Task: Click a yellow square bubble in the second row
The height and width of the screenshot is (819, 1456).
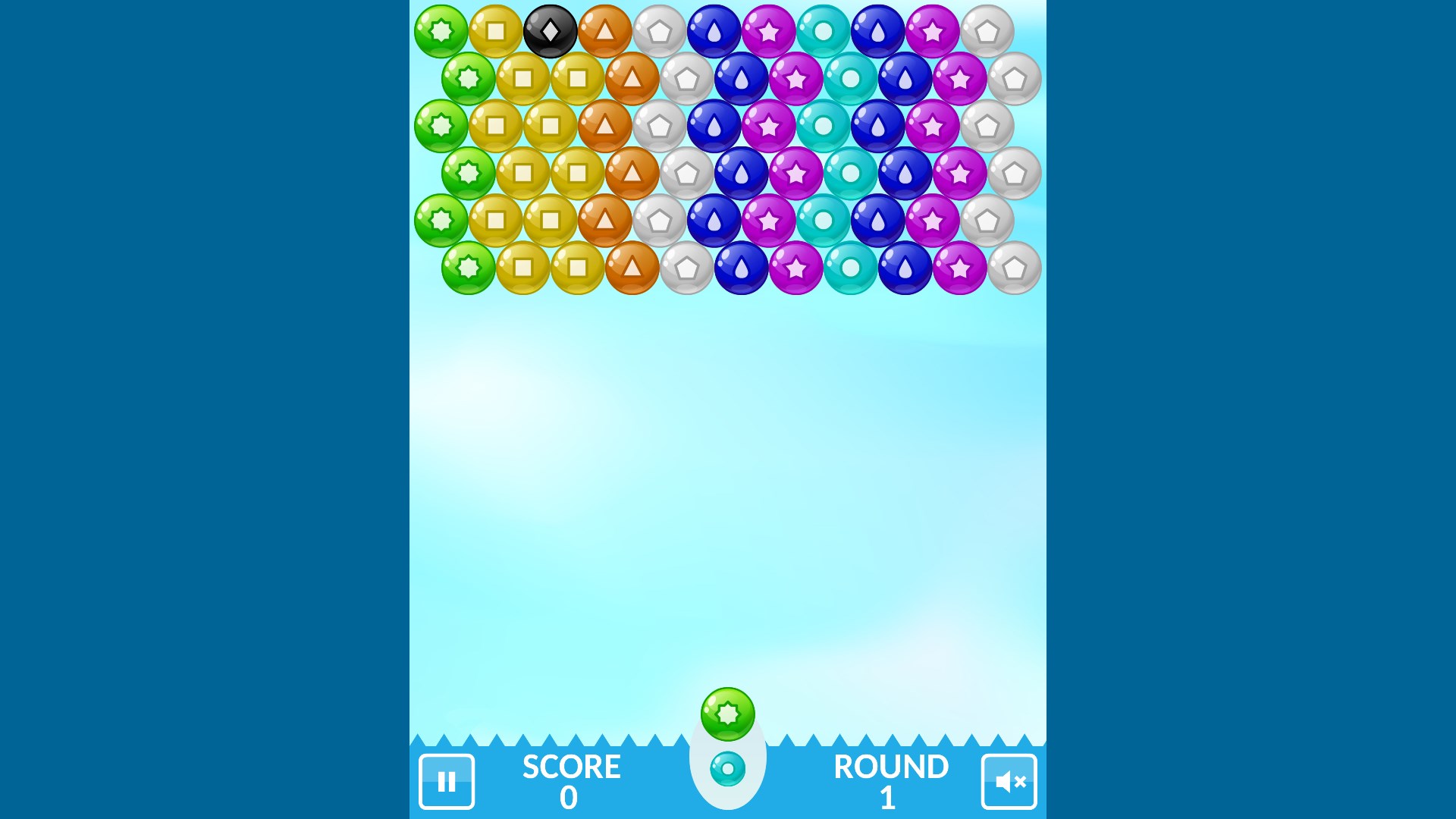Action: 522,79
